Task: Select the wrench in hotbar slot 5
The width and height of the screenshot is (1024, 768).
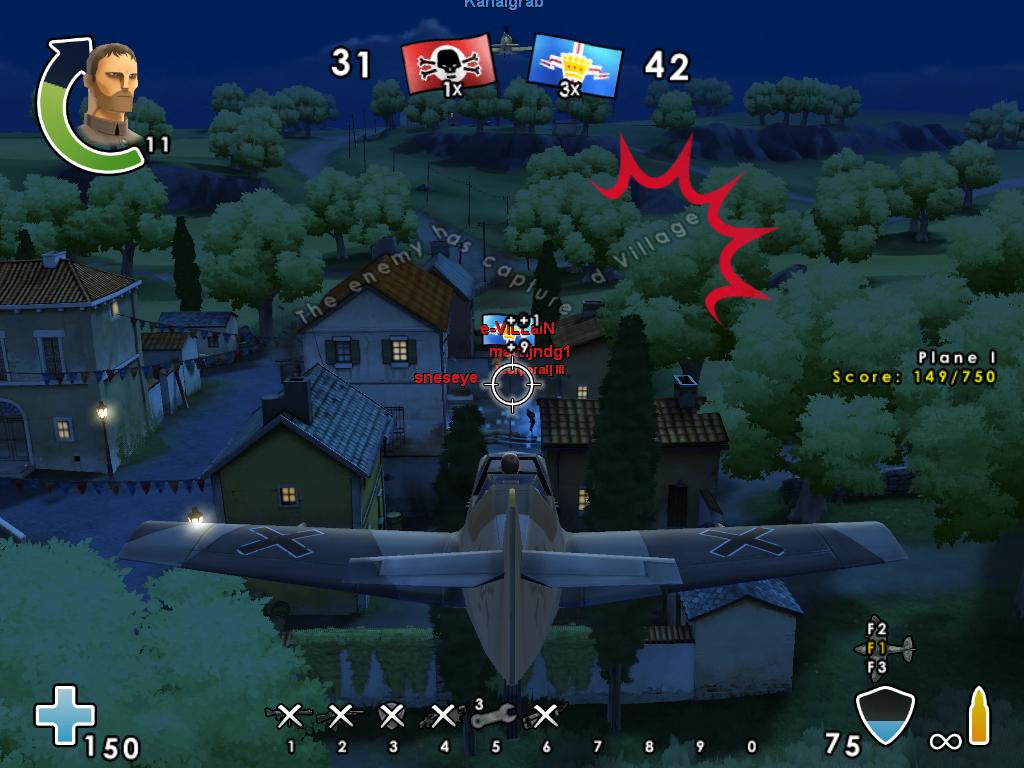Action: click(493, 715)
